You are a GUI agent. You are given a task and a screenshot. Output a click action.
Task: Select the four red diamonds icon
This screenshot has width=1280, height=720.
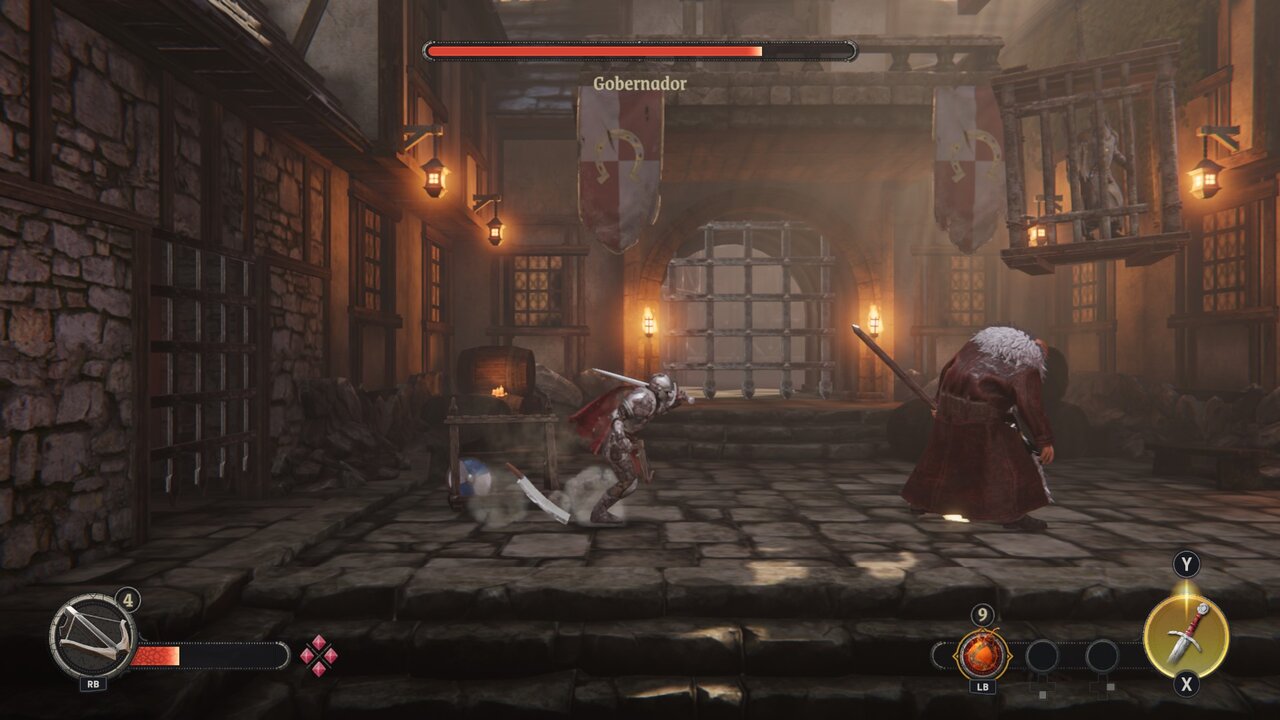[x=319, y=655]
